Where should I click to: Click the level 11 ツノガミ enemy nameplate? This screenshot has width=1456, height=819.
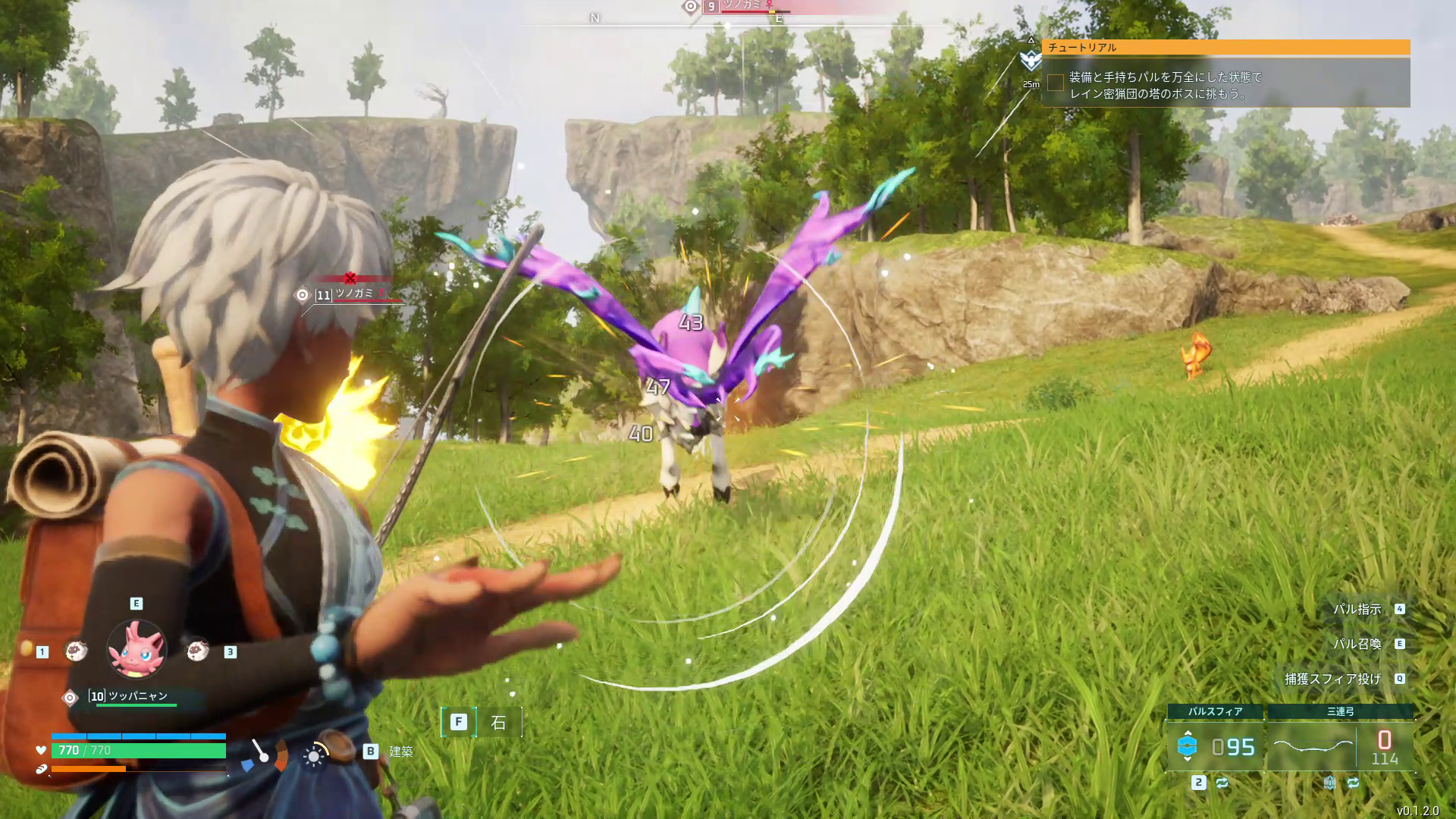pyautogui.click(x=353, y=293)
